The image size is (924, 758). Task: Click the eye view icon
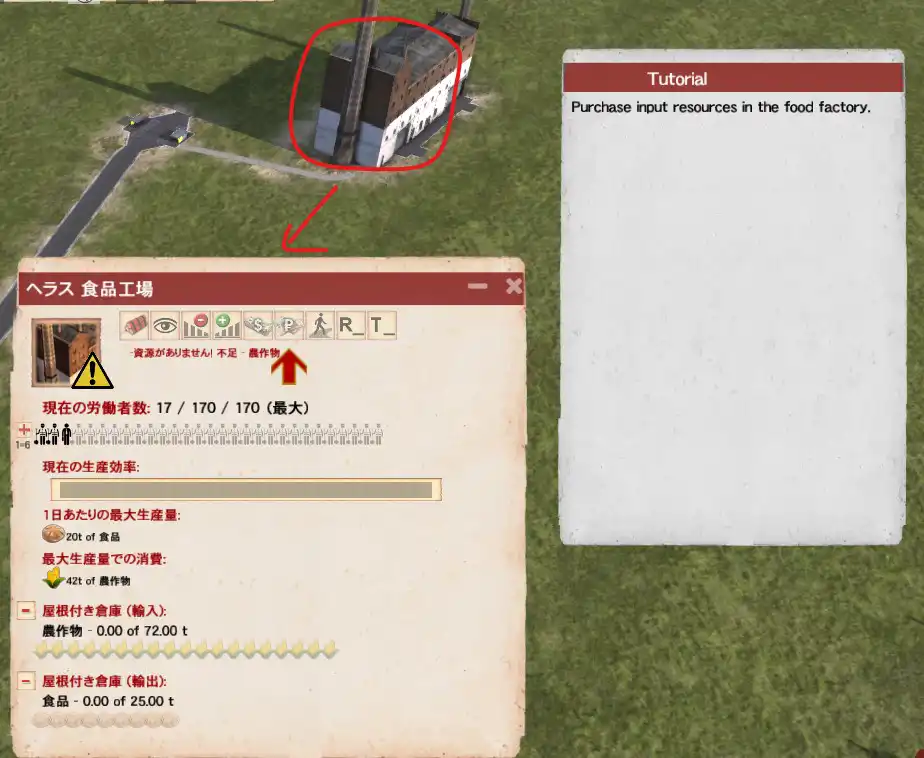tap(165, 325)
